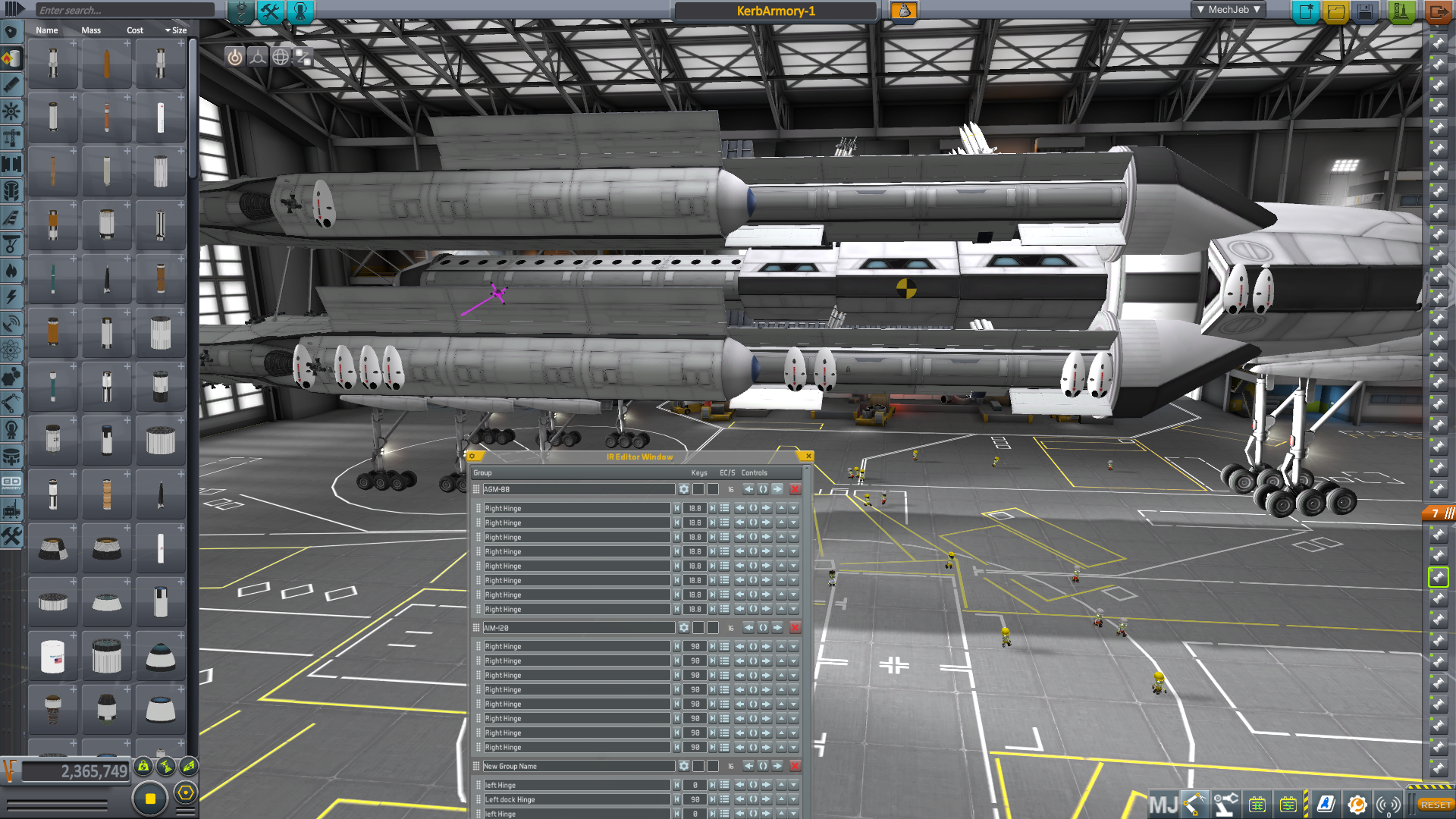Exit the hangar using the orange exit button
This screenshot has width=1456, height=819.
1437,11
